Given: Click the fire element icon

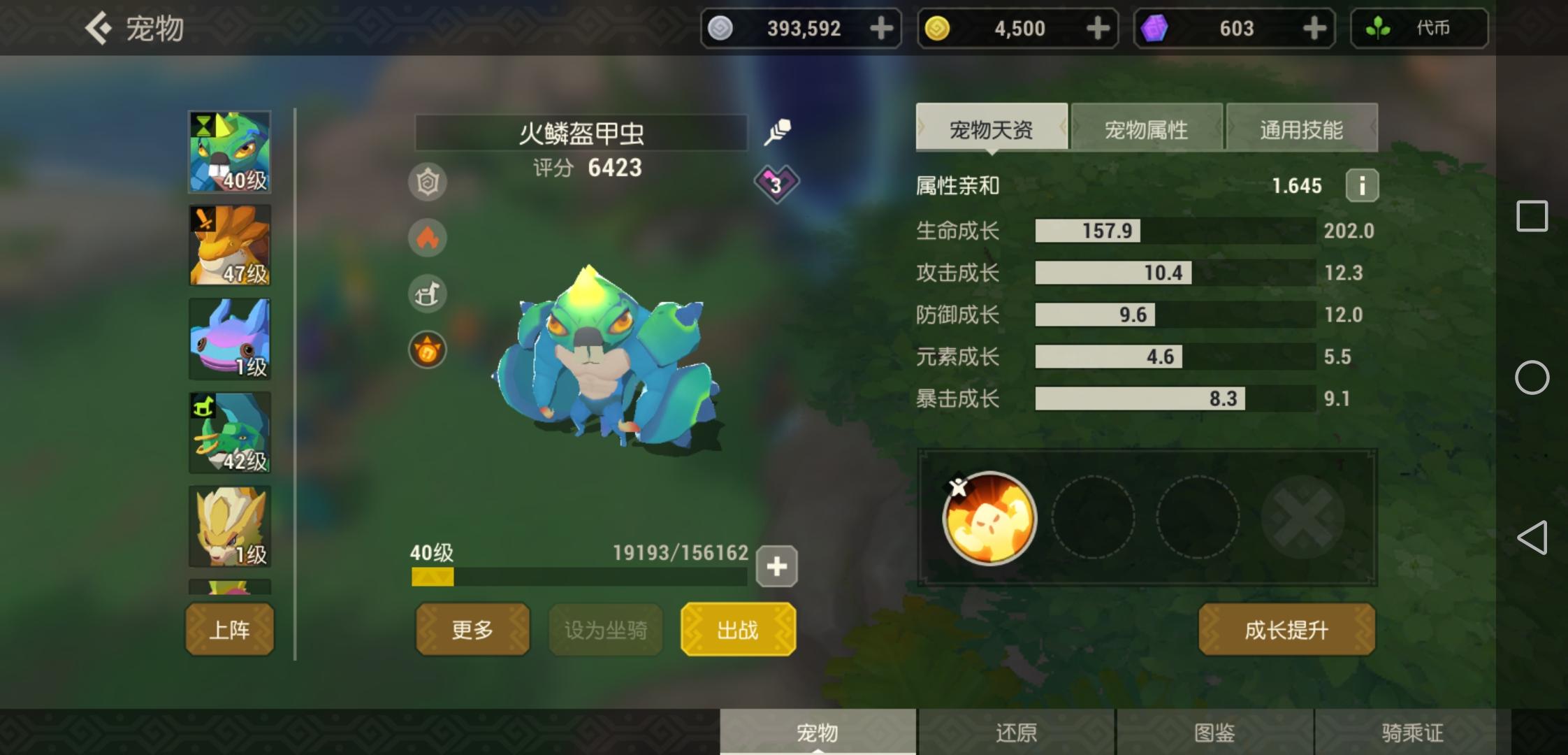Looking at the screenshot, I should (x=428, y=238).
